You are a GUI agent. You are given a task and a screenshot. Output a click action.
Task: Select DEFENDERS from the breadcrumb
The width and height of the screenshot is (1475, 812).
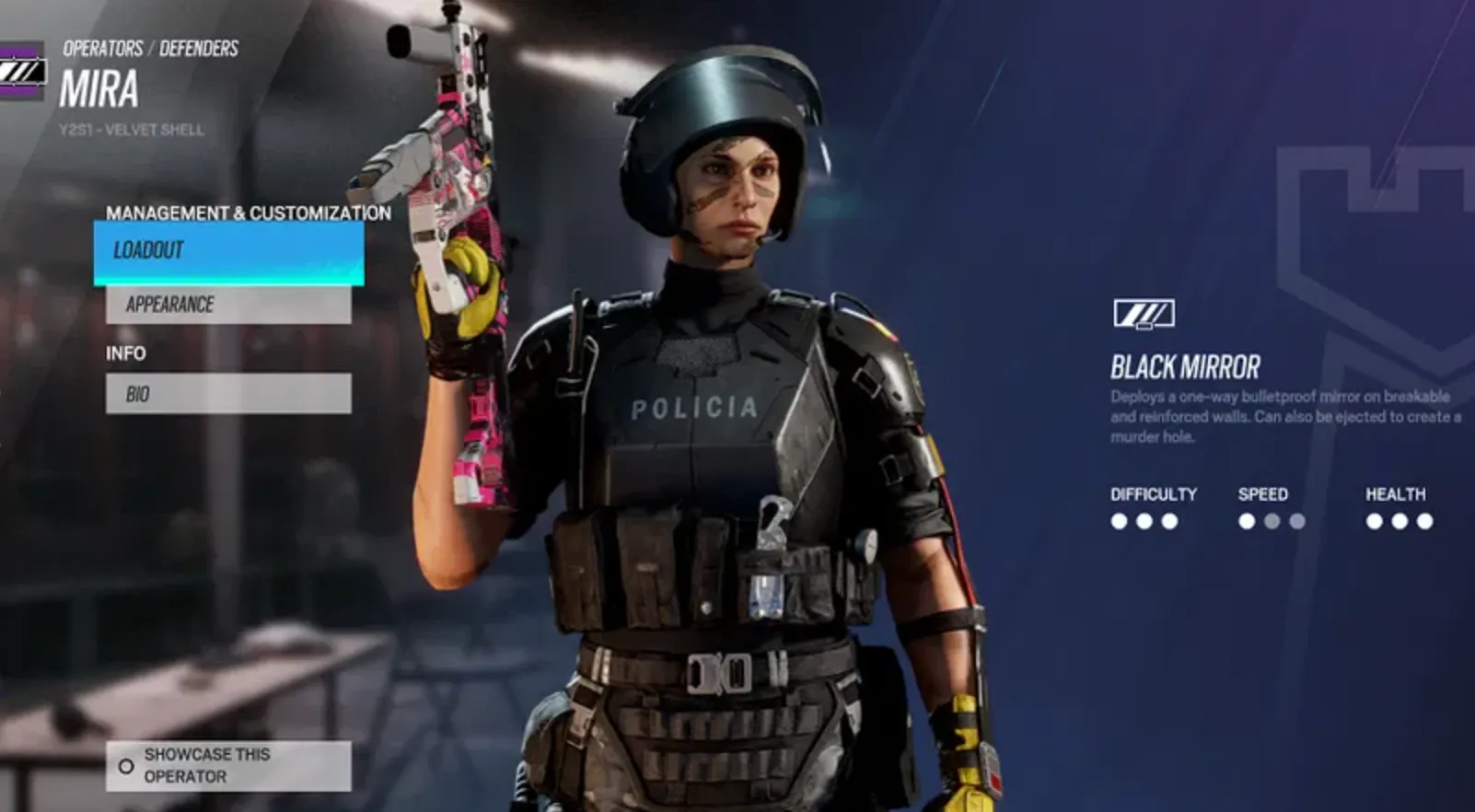pyautogui.click(x=198, y=48)
